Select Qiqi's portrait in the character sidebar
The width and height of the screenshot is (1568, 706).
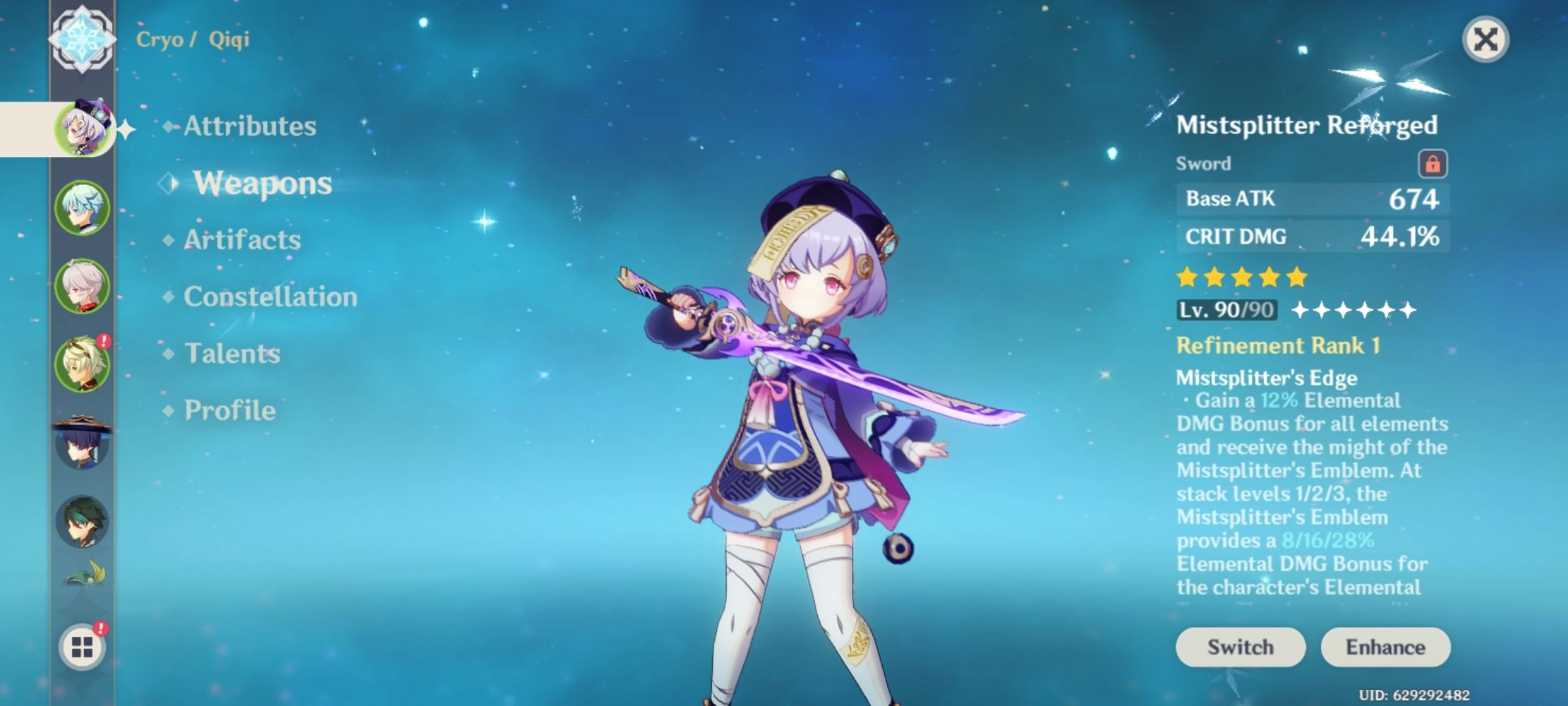tap(83, 127)
